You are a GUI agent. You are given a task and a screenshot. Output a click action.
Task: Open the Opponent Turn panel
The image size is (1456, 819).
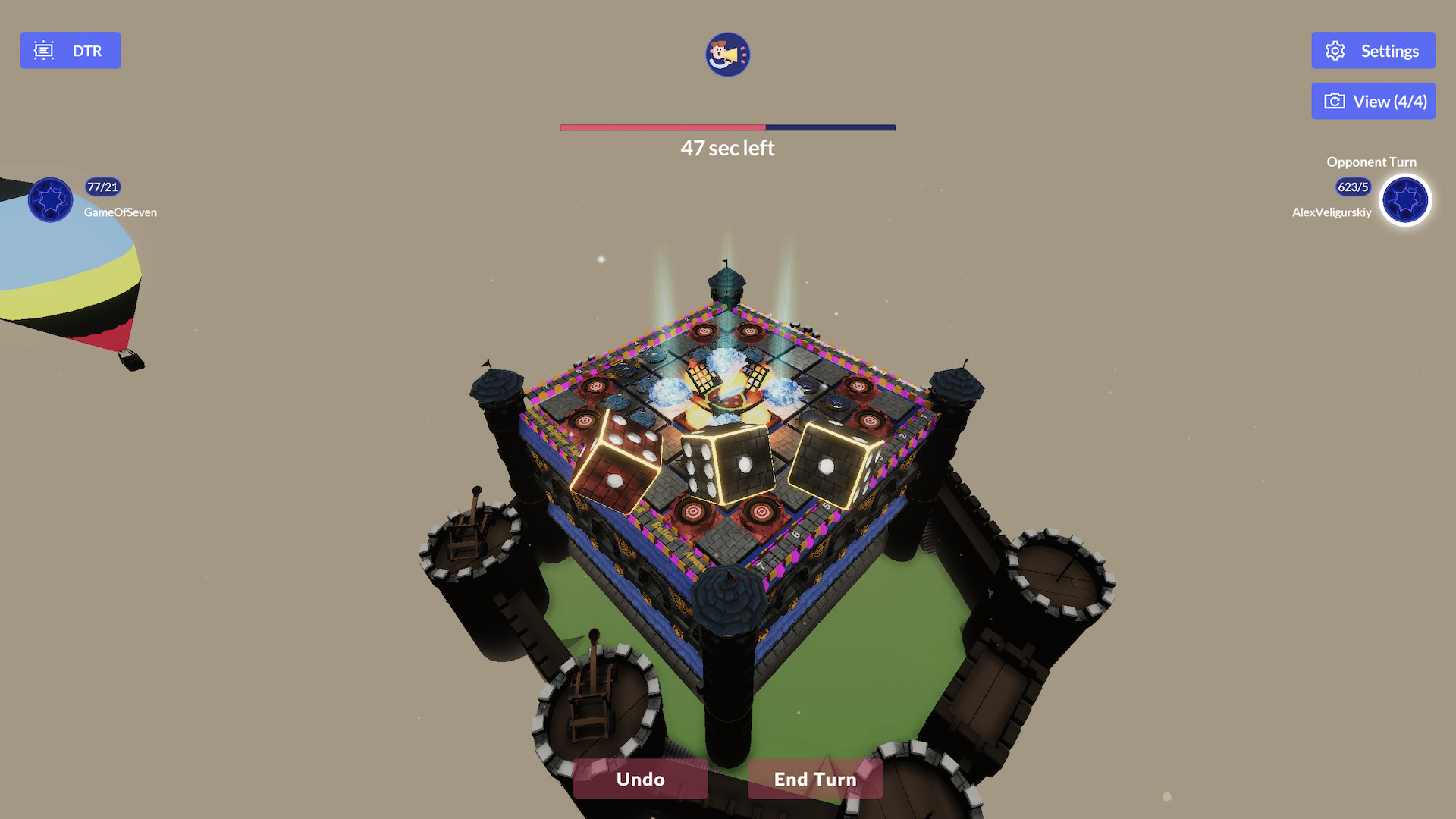[x=1371, y=162]
